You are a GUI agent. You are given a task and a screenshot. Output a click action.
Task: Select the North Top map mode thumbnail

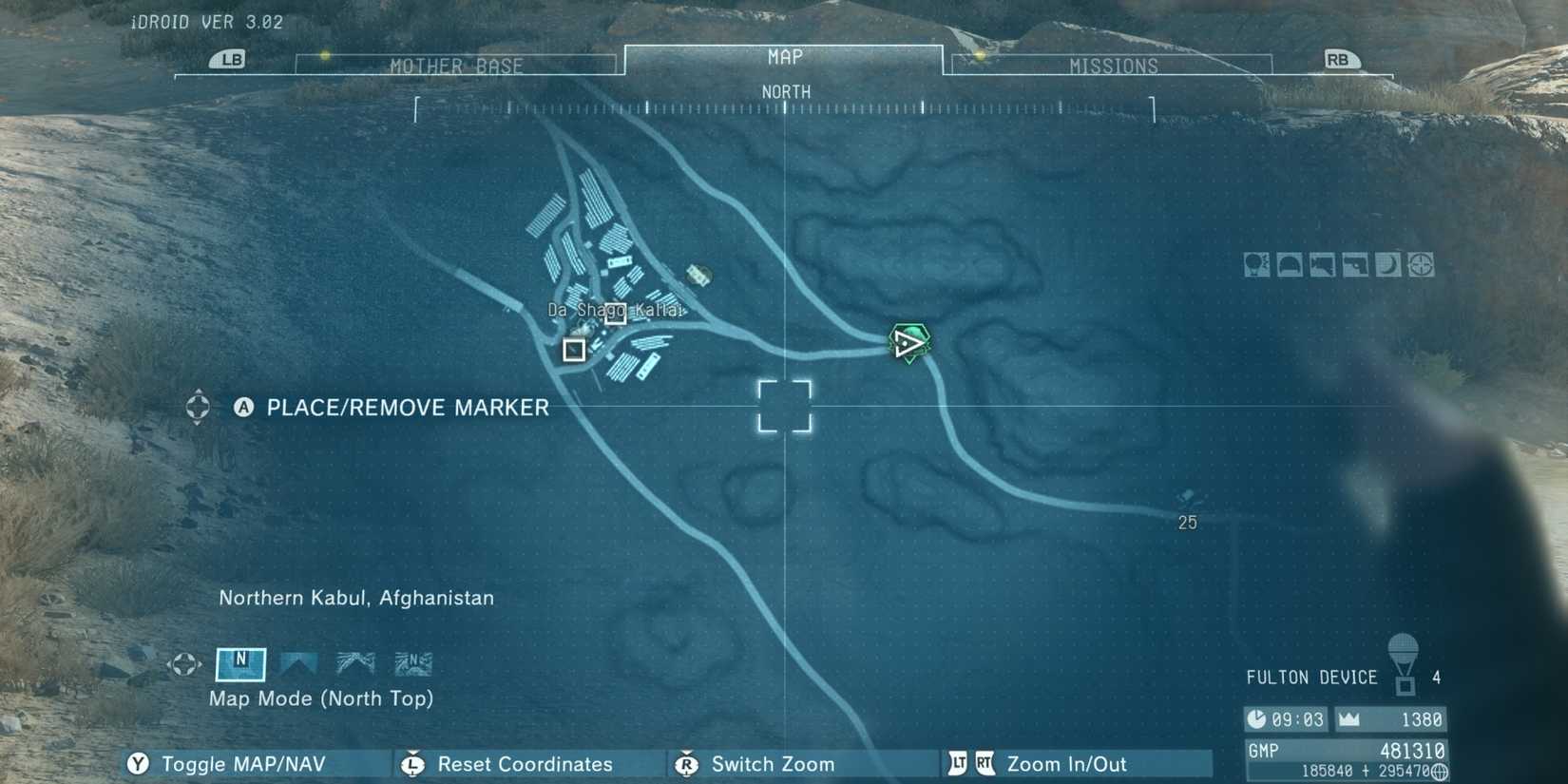coord(240,664)
